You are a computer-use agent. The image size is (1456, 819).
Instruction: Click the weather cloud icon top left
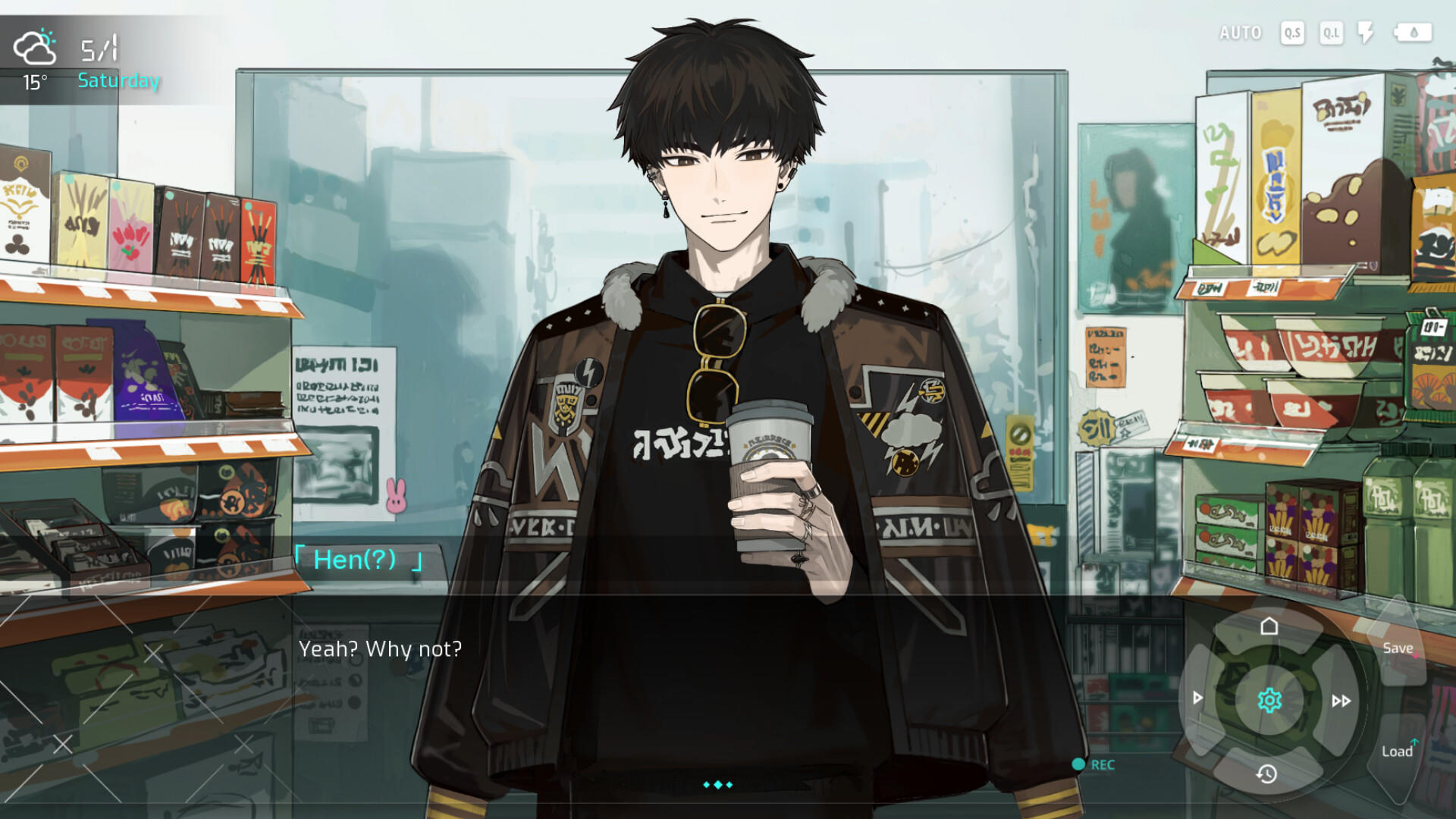coord(36,47)
